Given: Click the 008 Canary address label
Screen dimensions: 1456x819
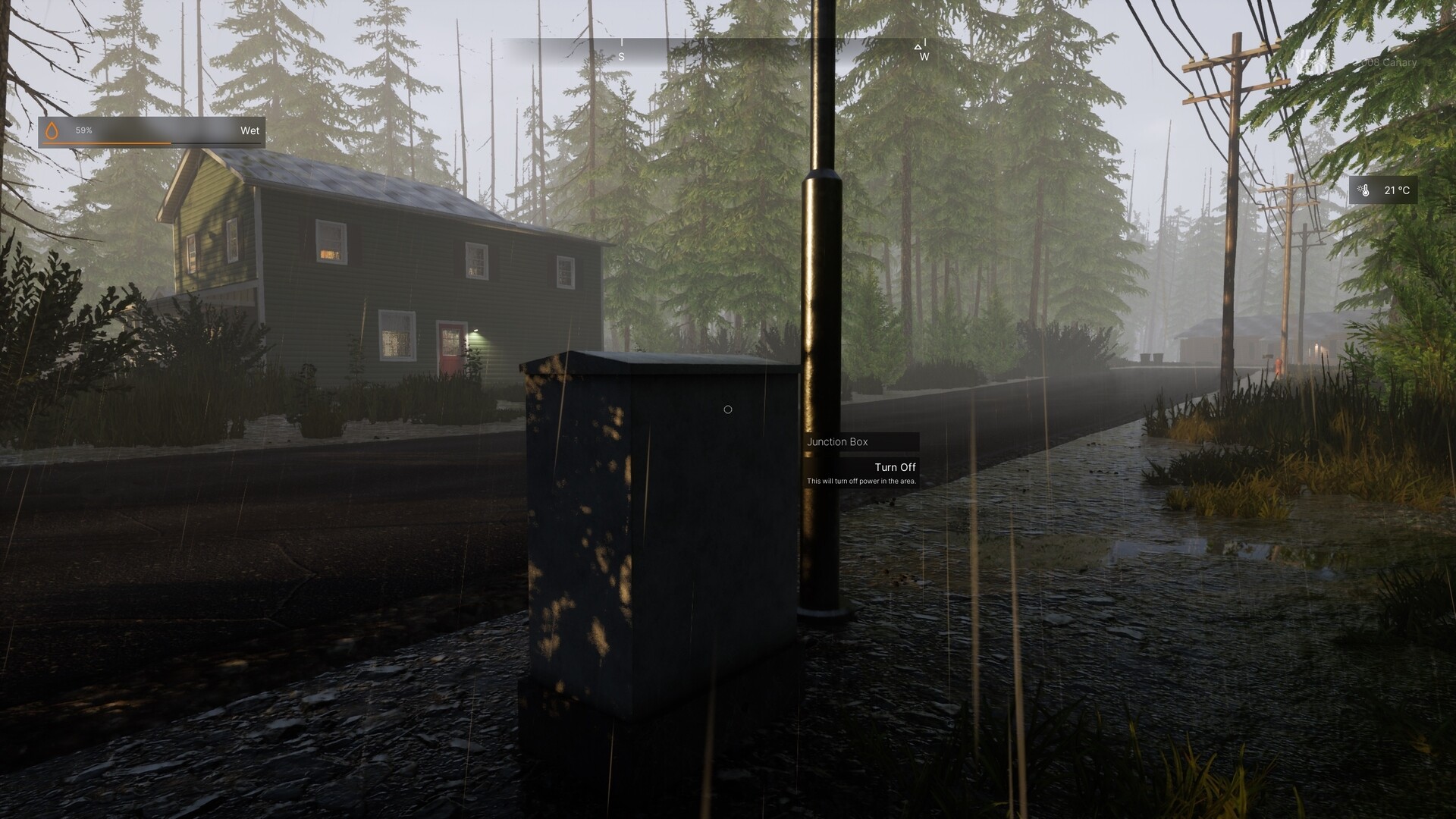Looking at the screenshot, I should tap(1390, 63).
